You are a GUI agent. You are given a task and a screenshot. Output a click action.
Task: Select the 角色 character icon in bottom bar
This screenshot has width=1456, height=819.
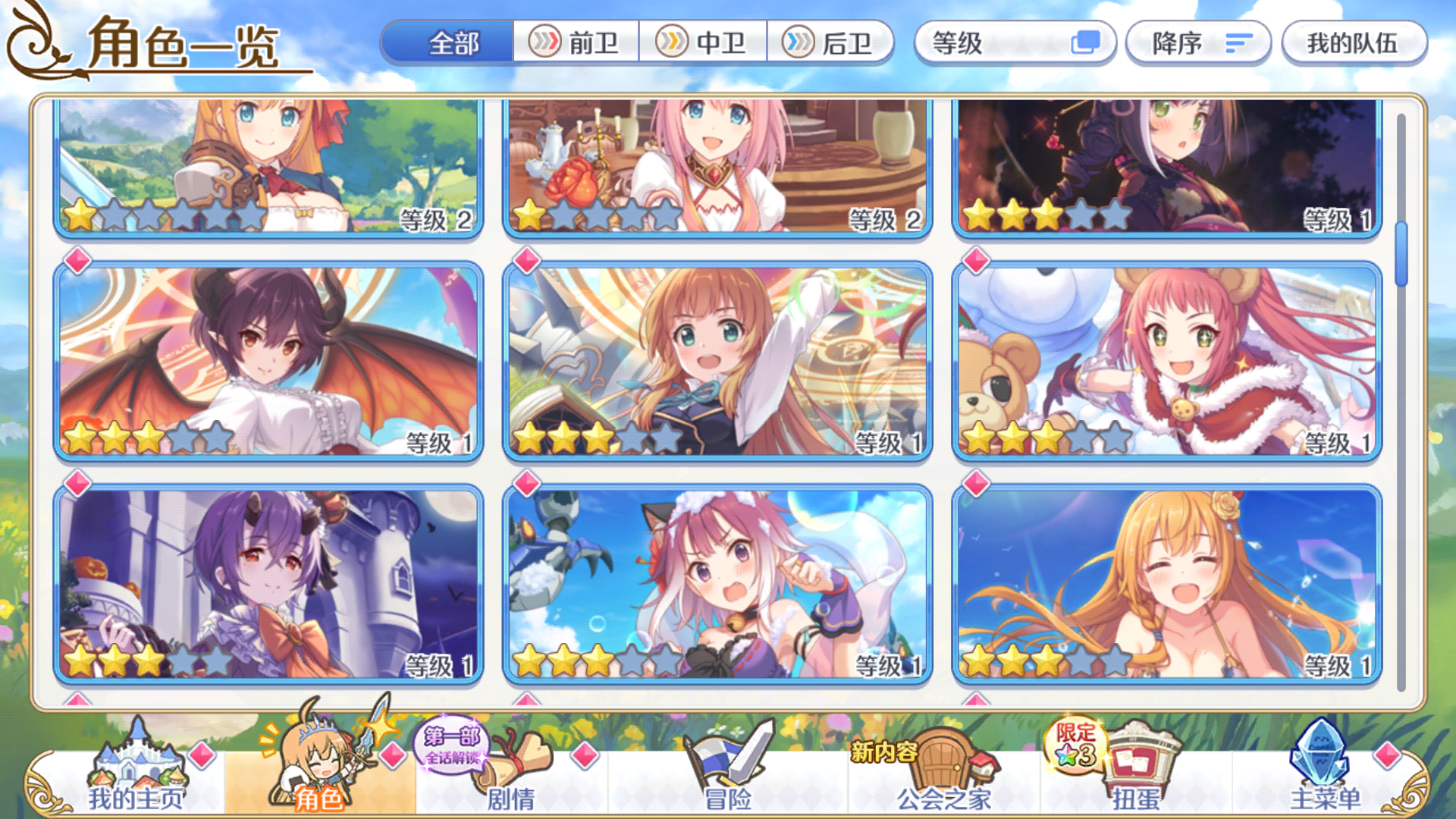point(318,766)
